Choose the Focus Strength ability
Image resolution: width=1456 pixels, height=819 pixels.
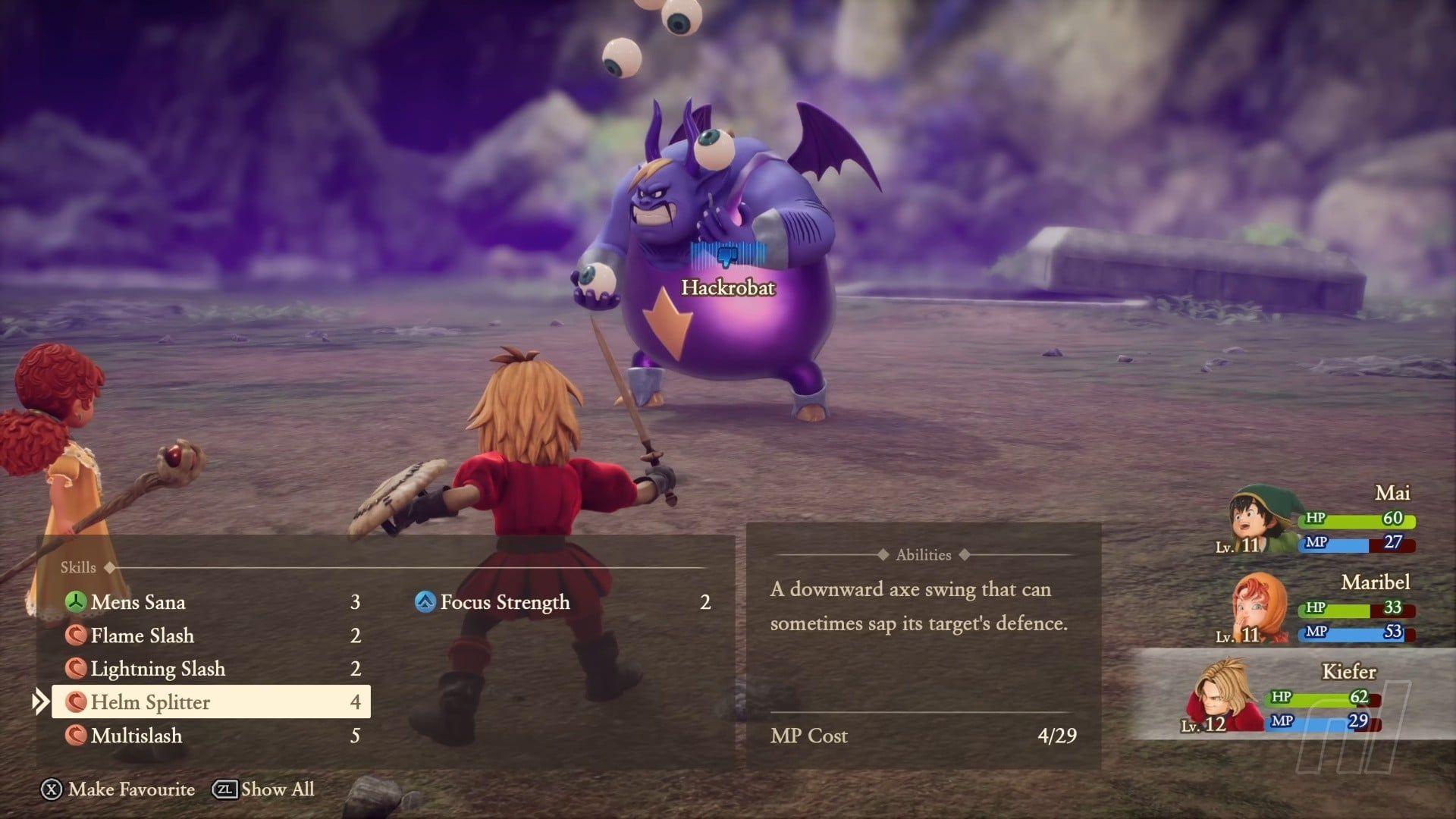505,602
